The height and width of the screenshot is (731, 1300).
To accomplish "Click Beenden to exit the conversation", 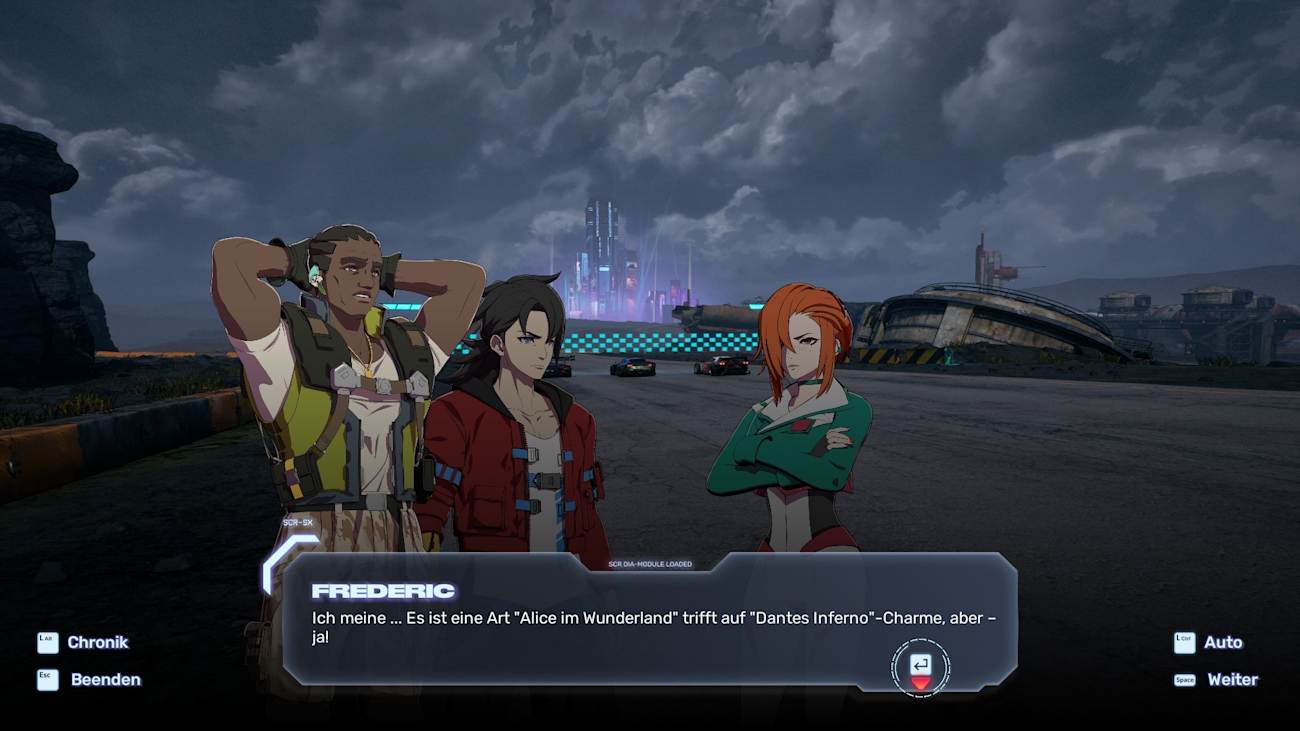I will point(104,680).
